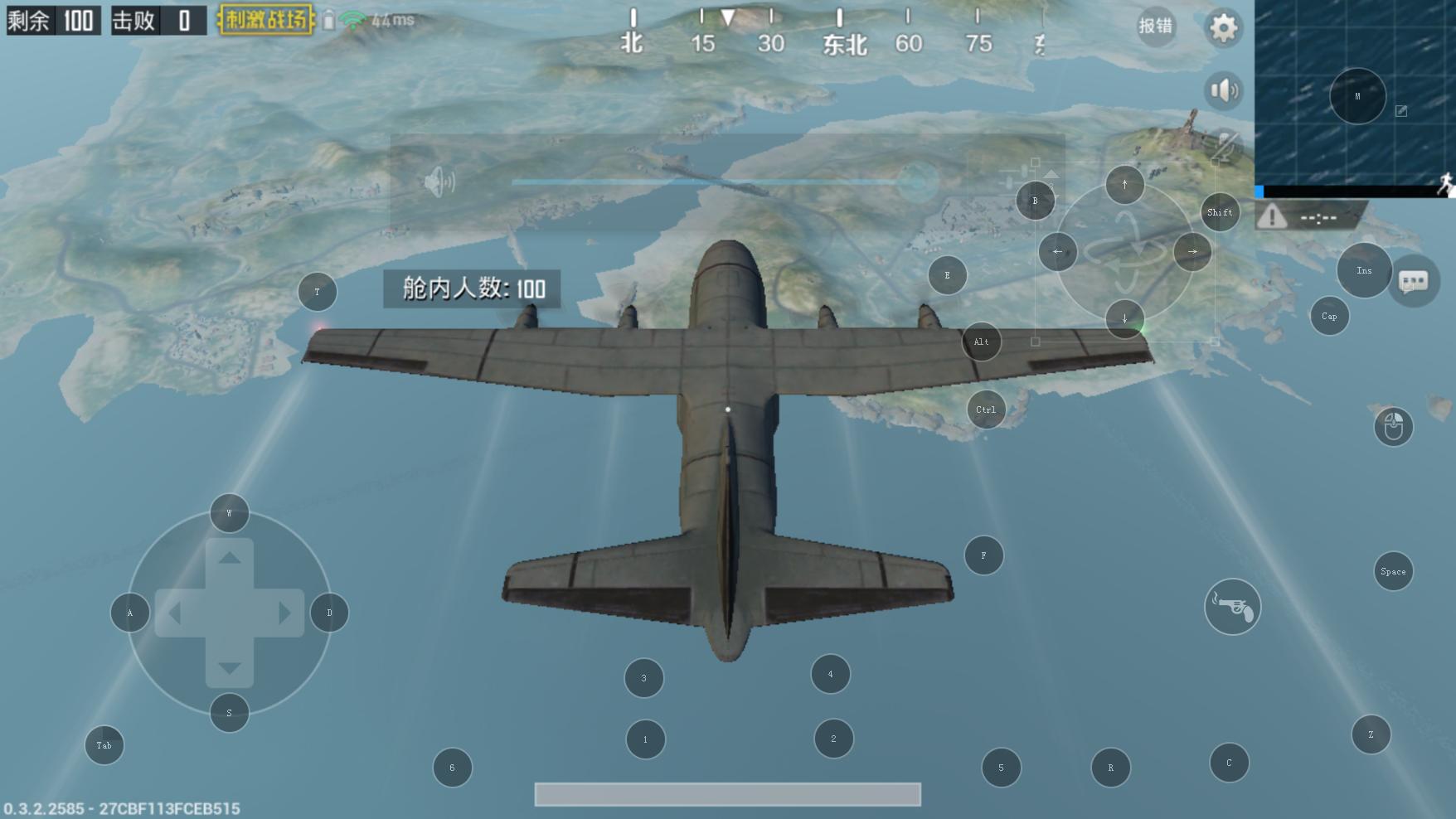This screenshot has height=819, width=1456.
Task: Toggle the speaker sound icon
Action: [1224, 90]
